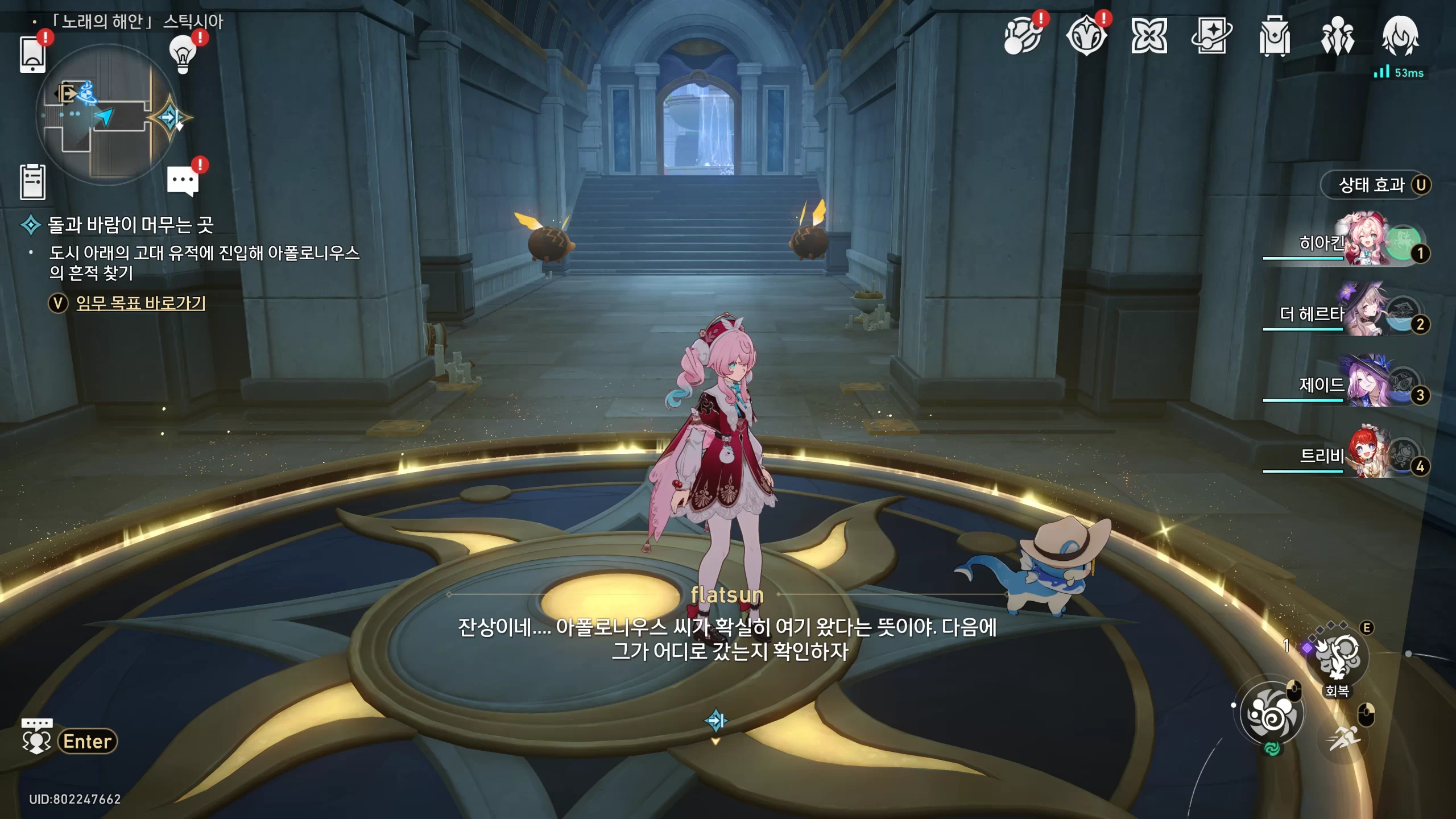This screenshot has width=1456, height=819.
Task: Select the 돌과 바람이 머무는 곳 quest tracker
Action: coord(130,225)
